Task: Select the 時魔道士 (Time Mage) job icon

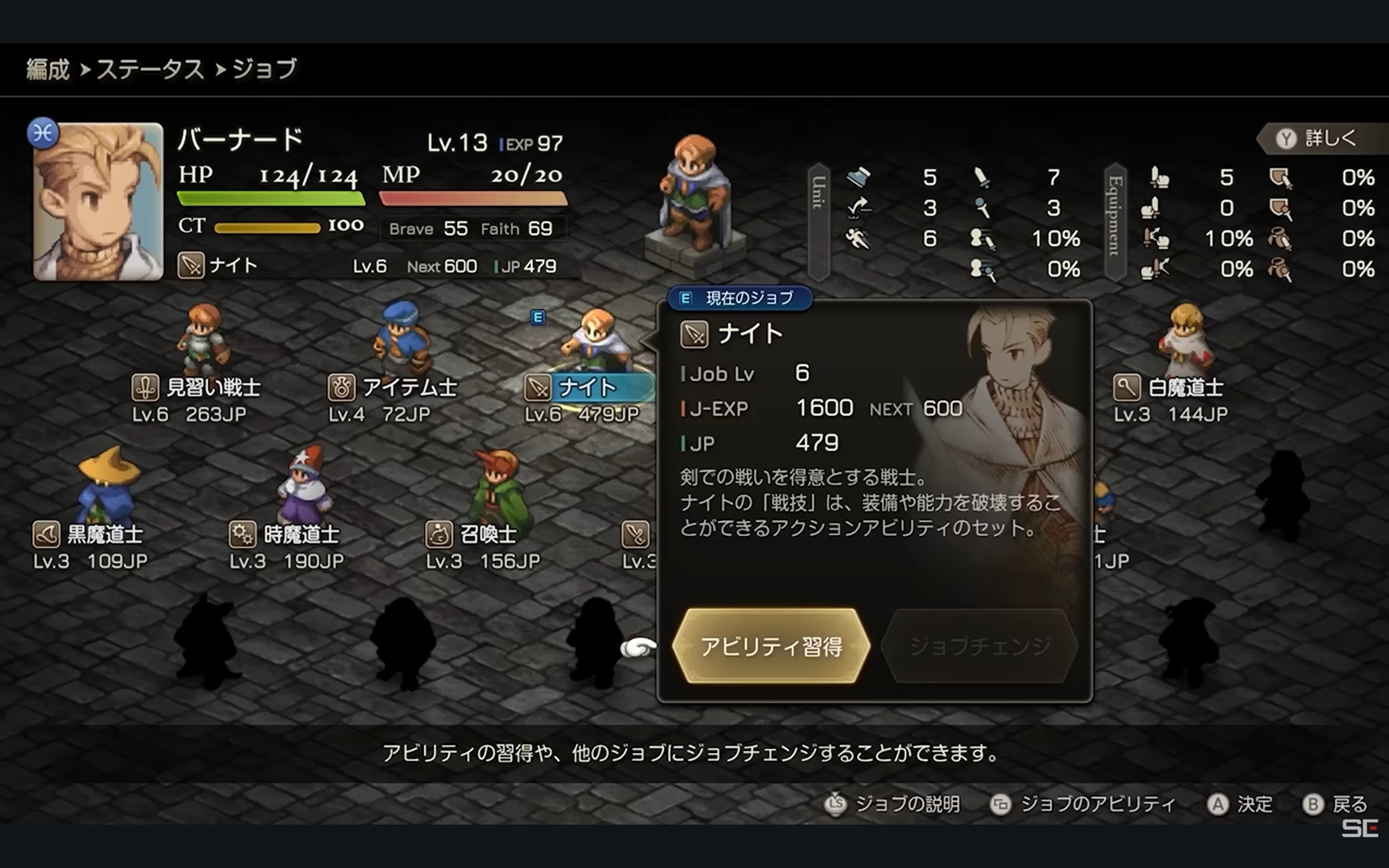Action: tap(245, 535)
